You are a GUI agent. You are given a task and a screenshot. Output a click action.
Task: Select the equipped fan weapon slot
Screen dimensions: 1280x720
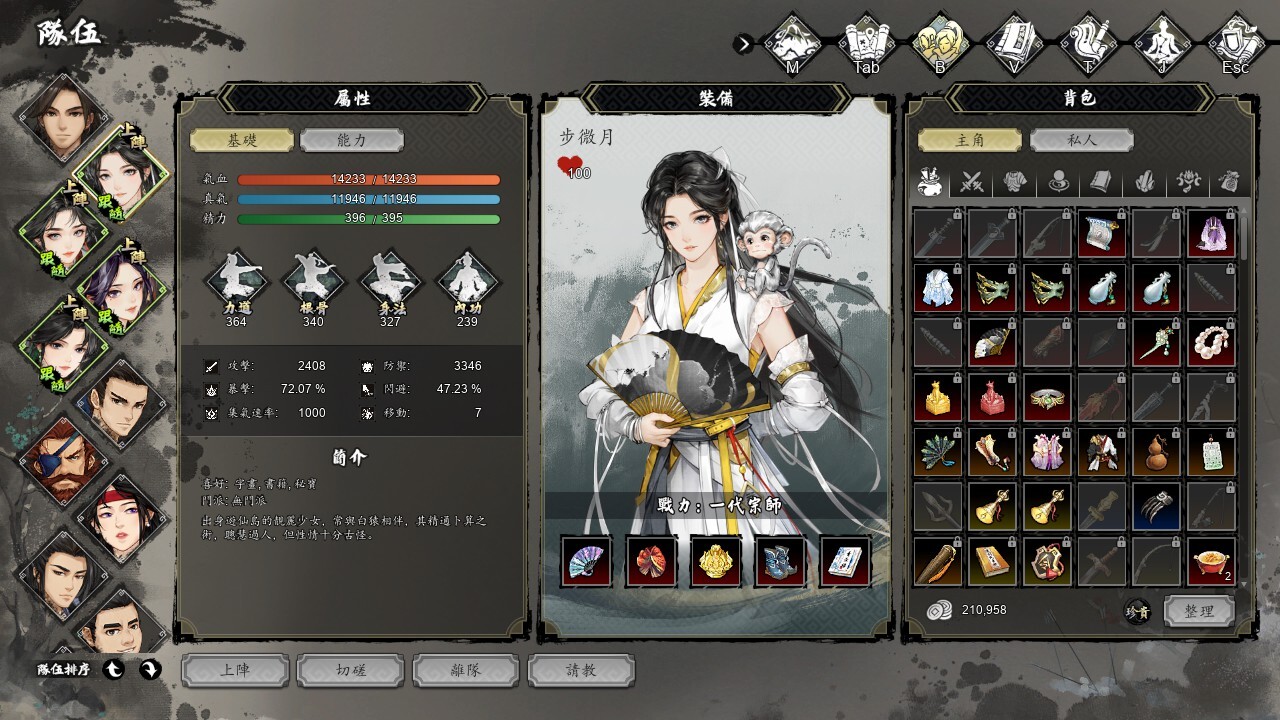586,561
